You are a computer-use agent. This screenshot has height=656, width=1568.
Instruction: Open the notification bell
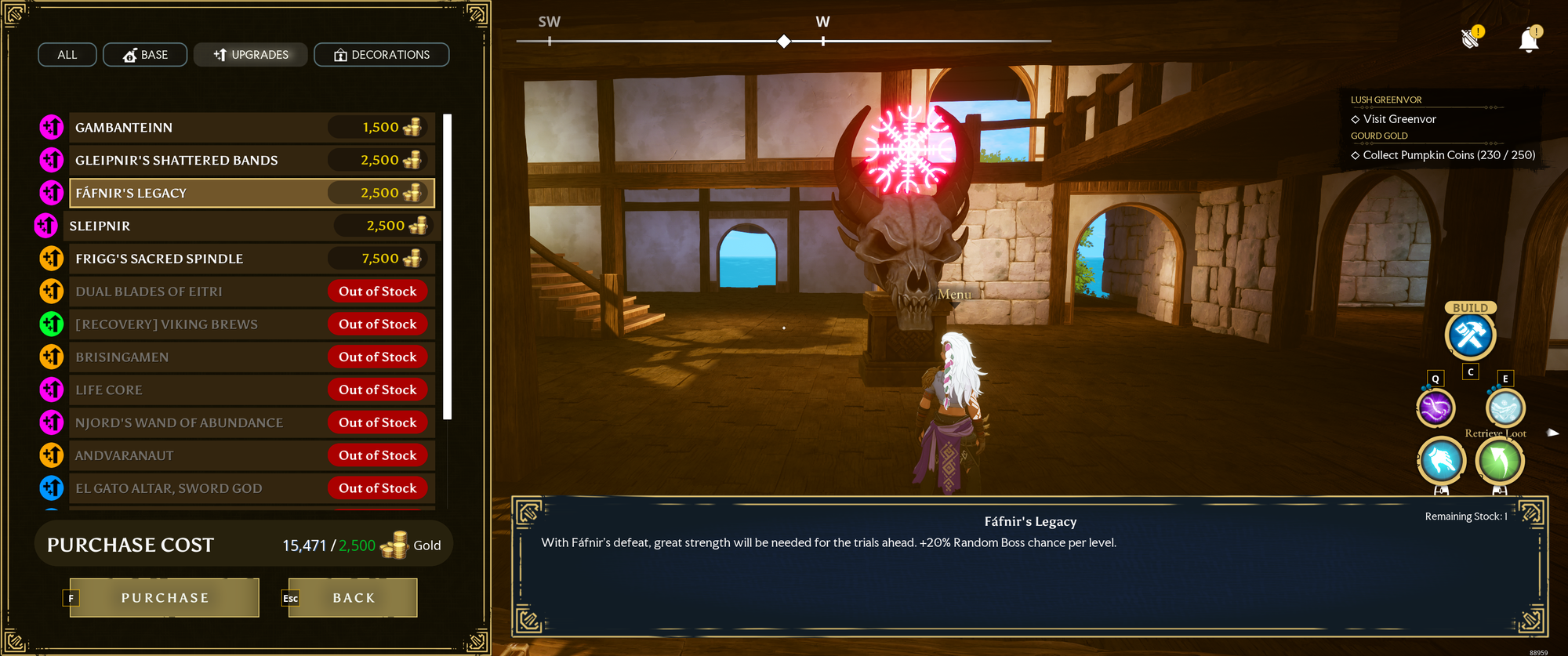click(1528, 41)
